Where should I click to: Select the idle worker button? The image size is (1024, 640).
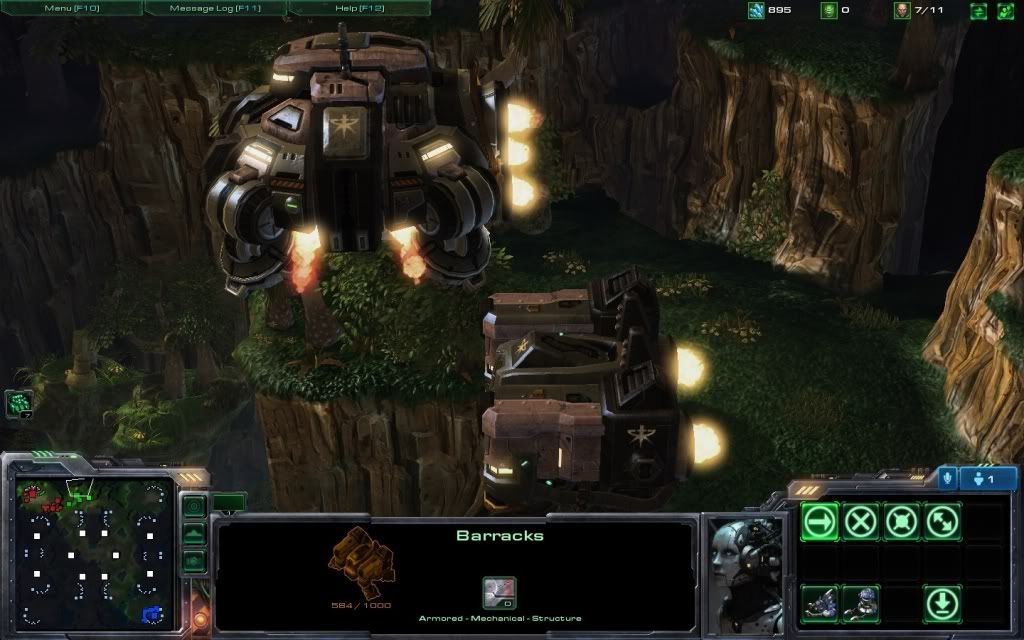point(20,403)
